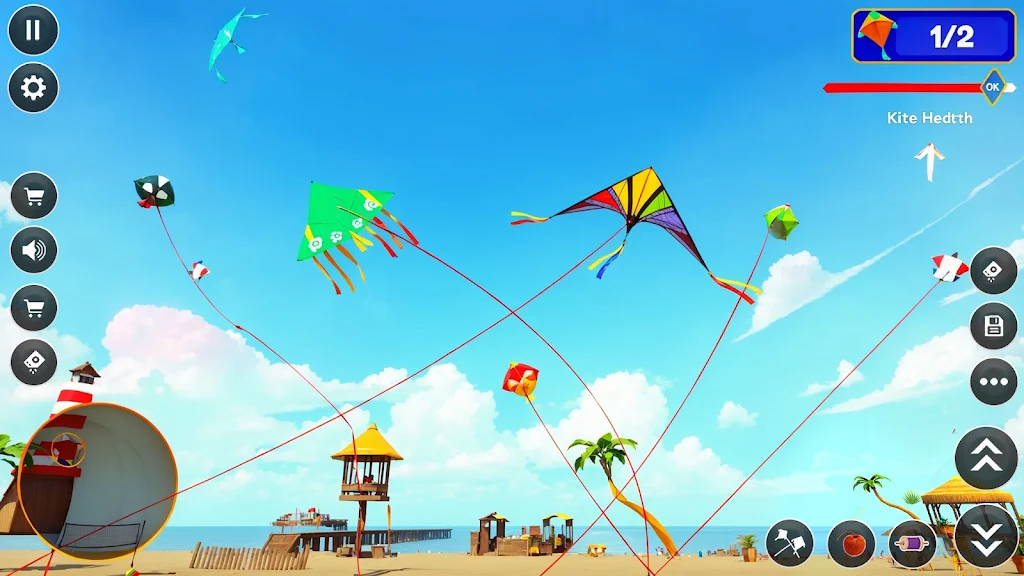The height and width of the screenshot is (576, 1024).
Task: Select the red string ball icon
Action: (x=852, y=544)
